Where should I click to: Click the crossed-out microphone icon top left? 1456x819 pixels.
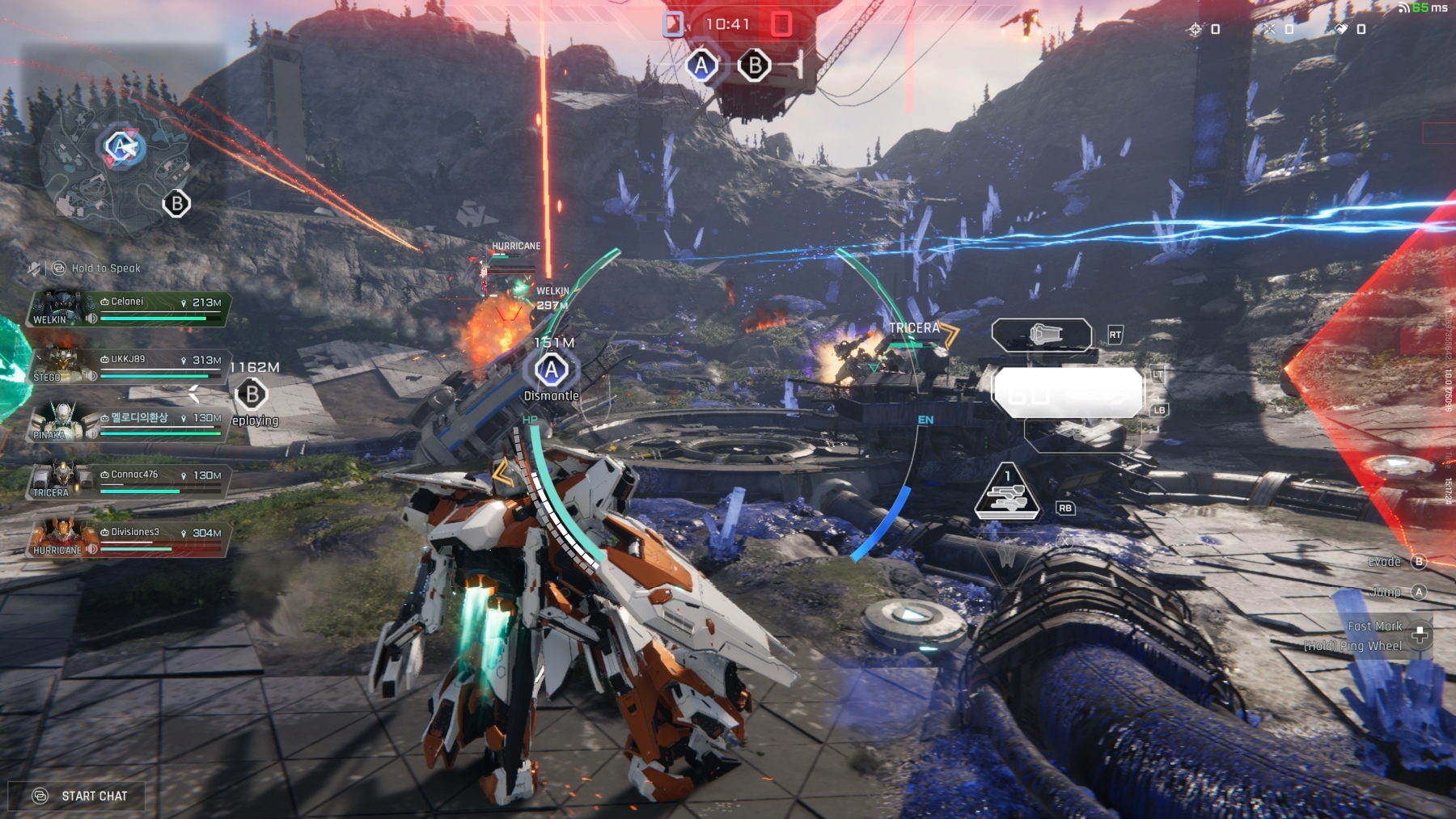tap(35, 268)
